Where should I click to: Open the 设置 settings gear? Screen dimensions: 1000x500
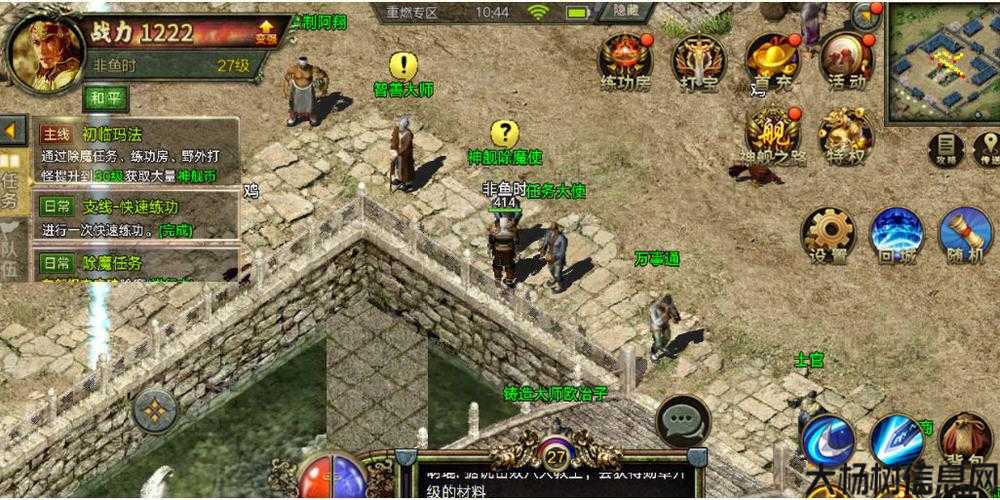point(828,234)
